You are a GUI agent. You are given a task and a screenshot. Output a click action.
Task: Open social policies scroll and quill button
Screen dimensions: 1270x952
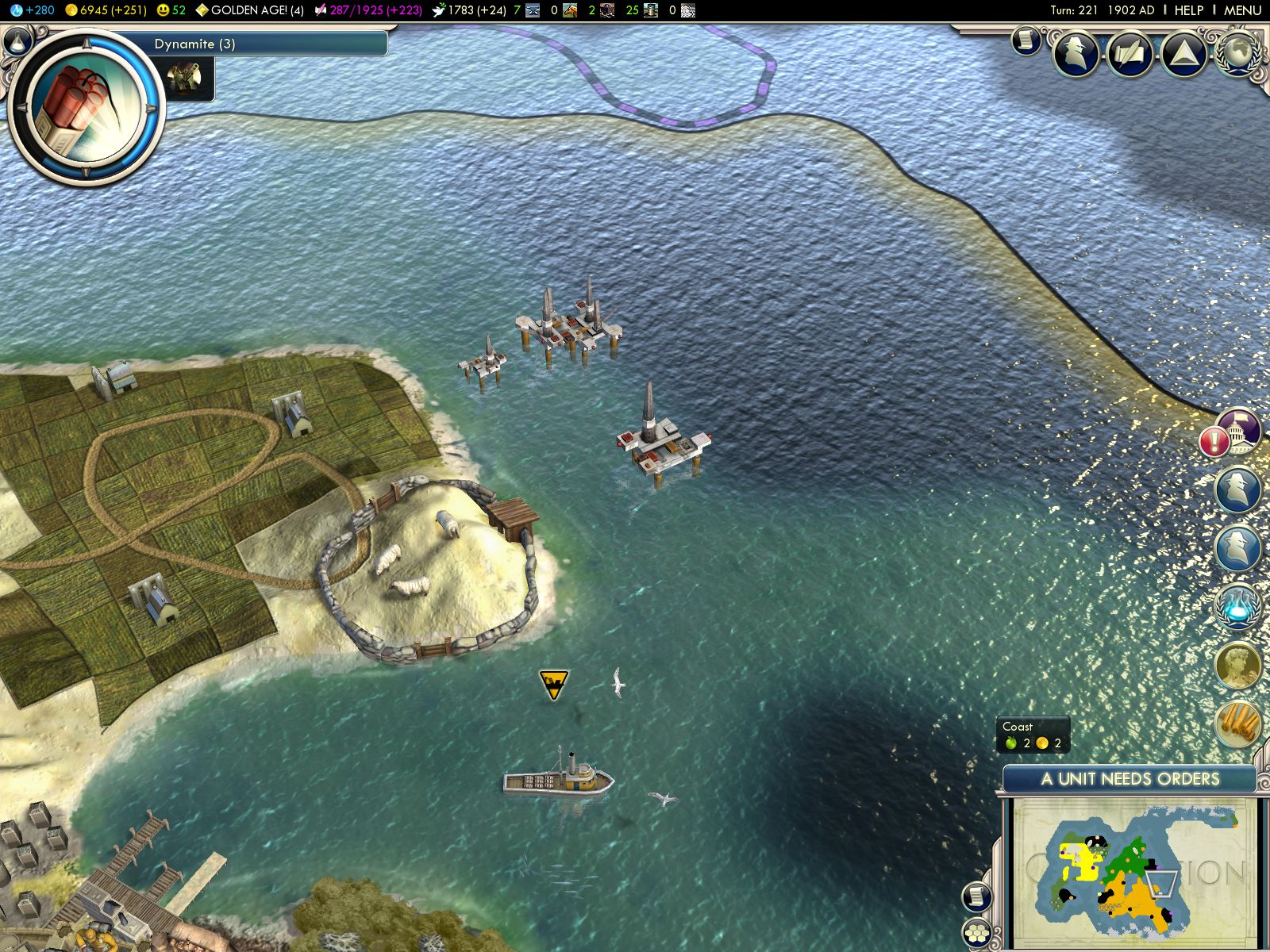(x=1130, y=53)
